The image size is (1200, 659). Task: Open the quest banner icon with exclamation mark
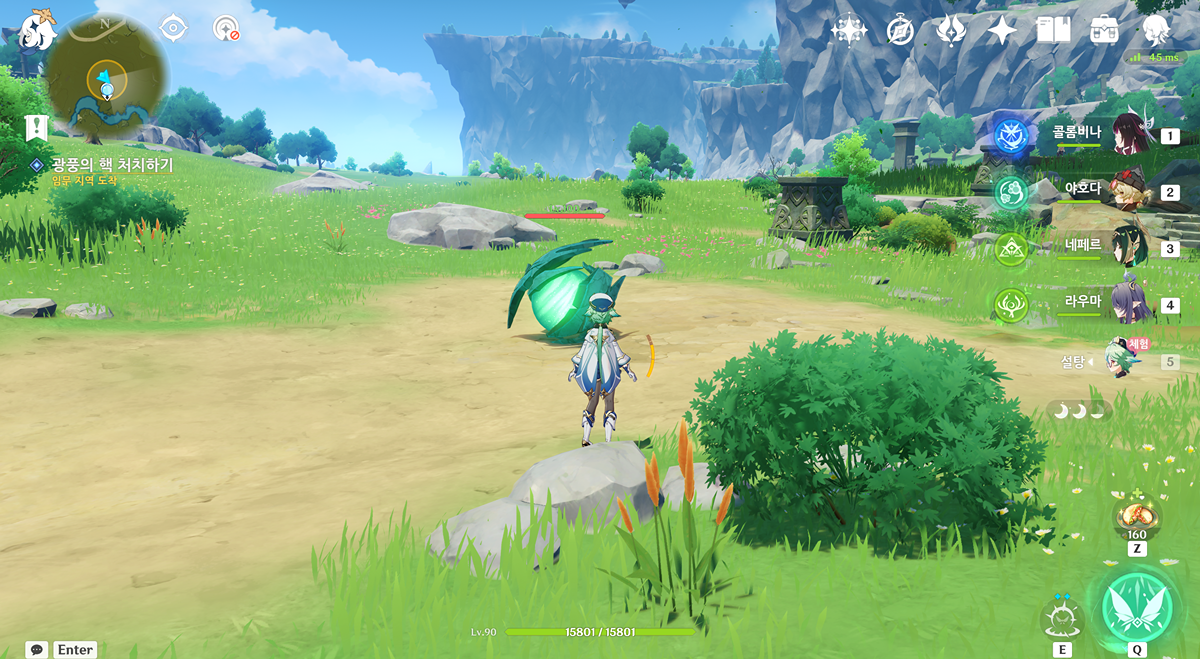click(37, 127)
